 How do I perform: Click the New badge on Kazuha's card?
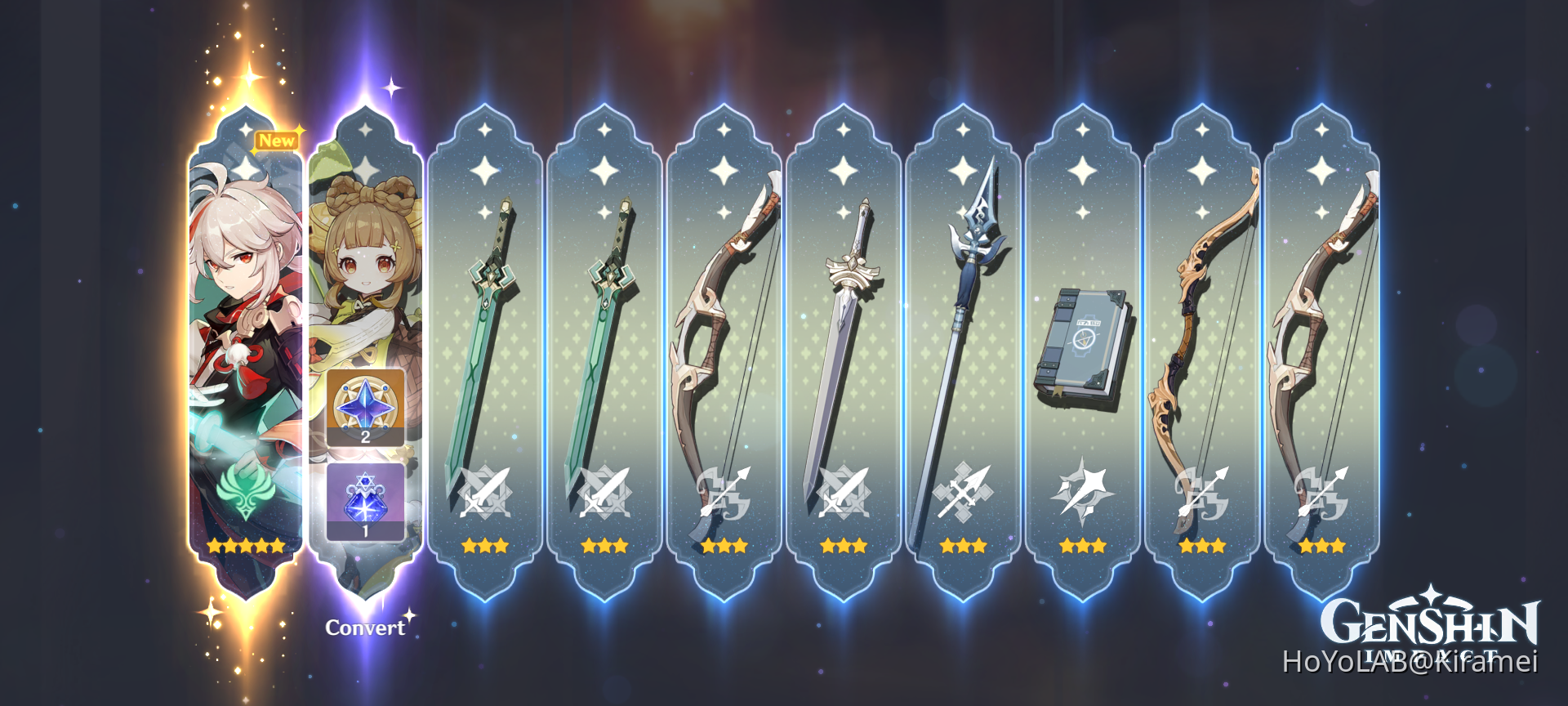pos(277,141)
